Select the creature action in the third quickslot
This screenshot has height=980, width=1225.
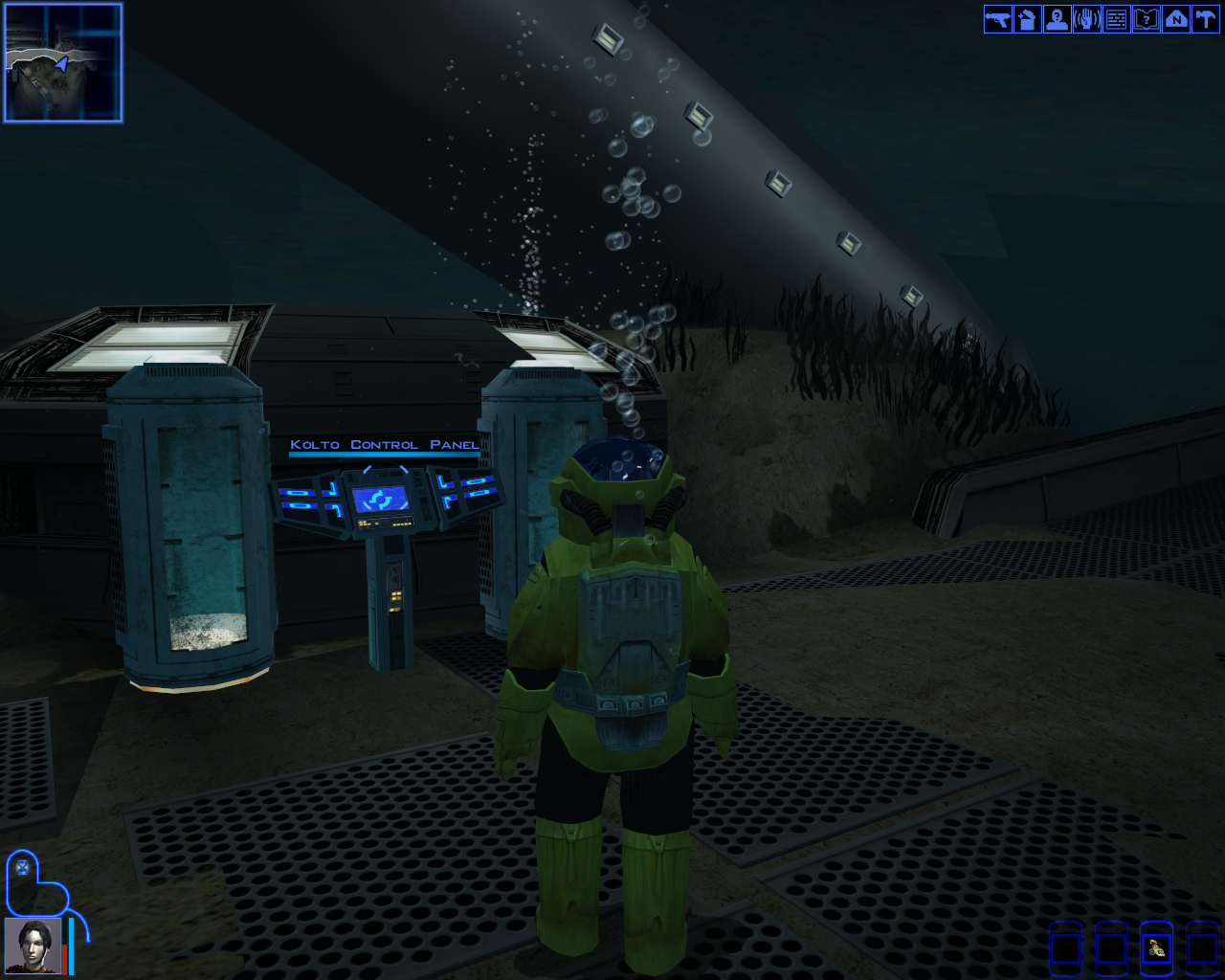click(1155, 949)
